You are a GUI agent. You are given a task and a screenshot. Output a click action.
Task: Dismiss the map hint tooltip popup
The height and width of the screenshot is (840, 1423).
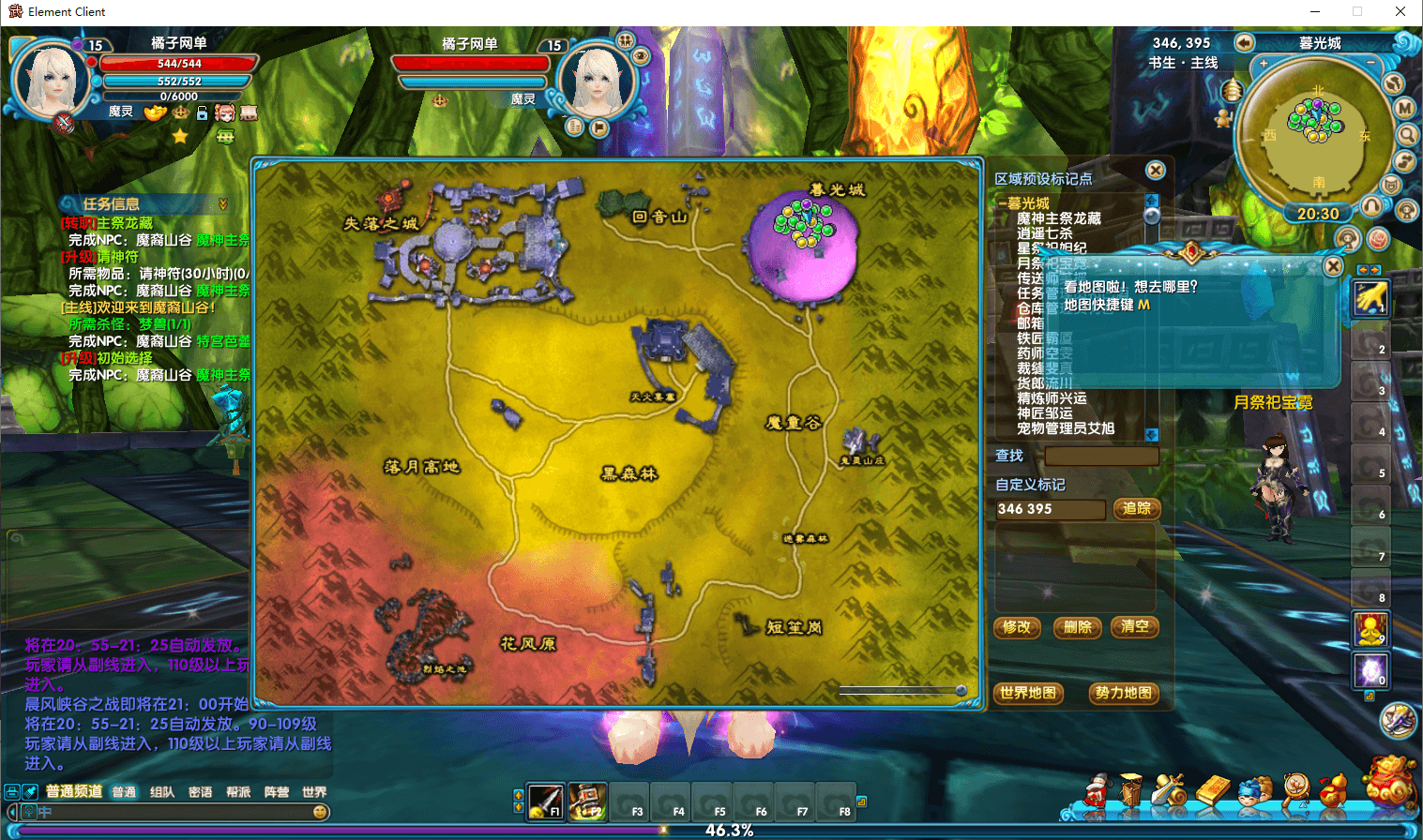click(1333, 266)
